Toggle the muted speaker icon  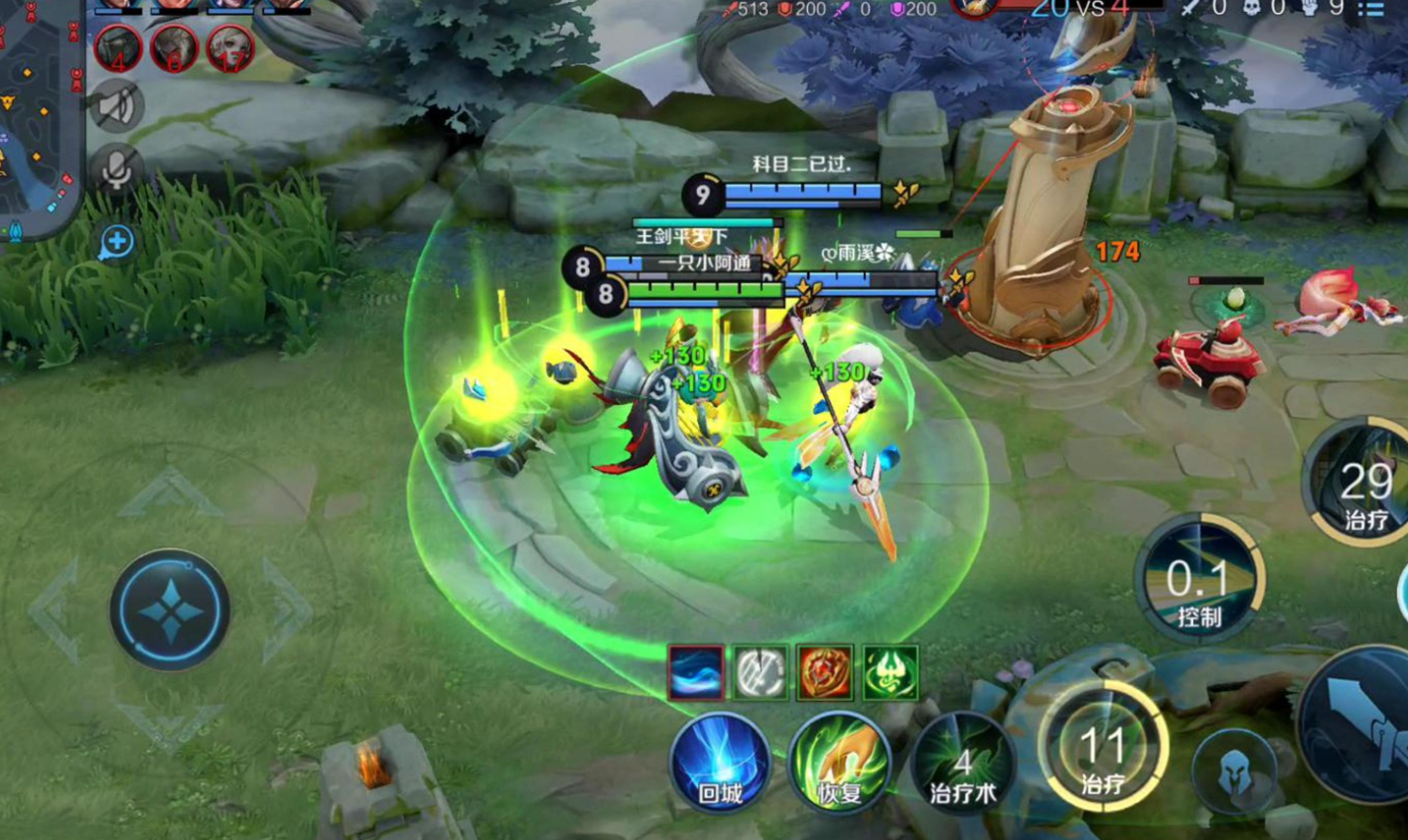(x=116, y=106)
